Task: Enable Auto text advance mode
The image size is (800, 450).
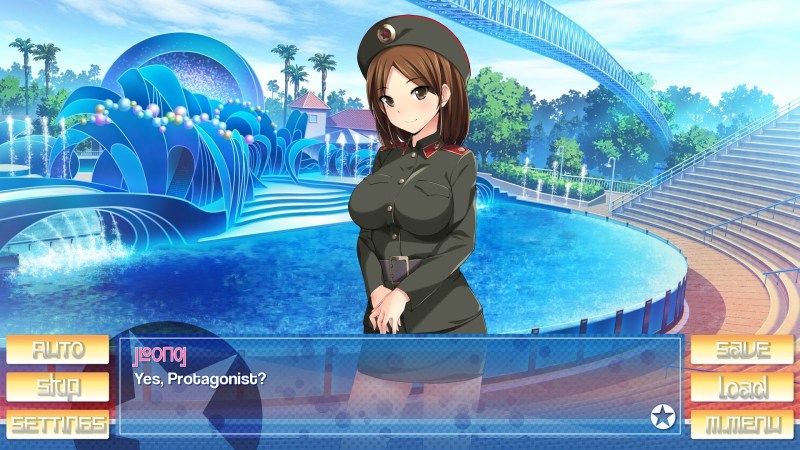Action: pos(57,350)
